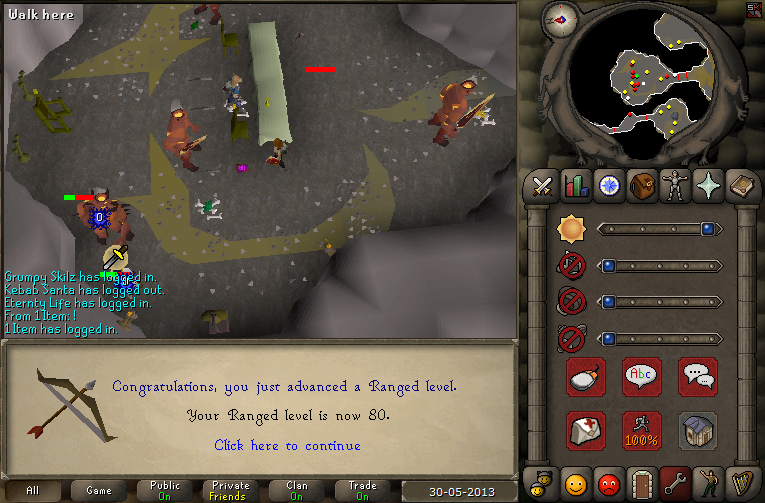Image resolution: width=765 pixels, height=503 pixels.
Task: Toggle run mode at 100% energy
Action: [x=642, y=430]
